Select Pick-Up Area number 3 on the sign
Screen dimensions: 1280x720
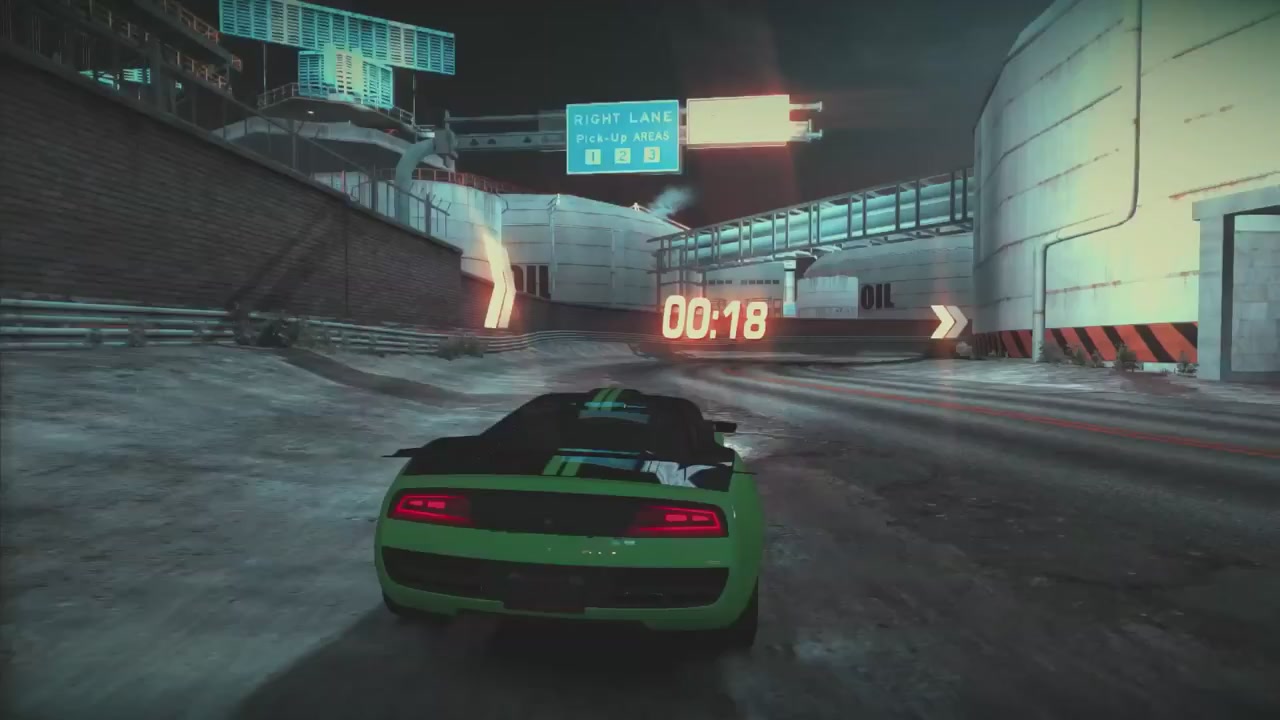652,155
